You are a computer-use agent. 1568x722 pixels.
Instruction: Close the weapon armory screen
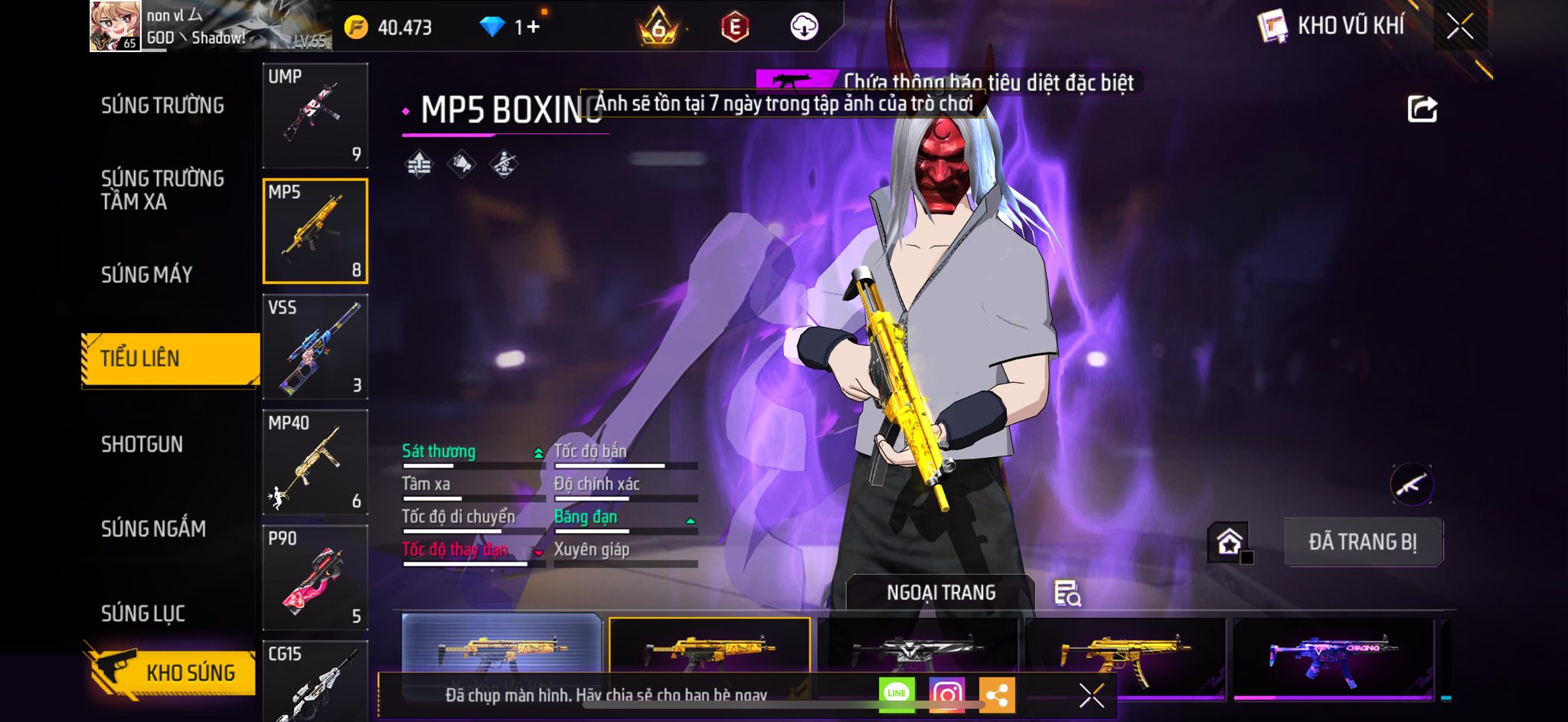point(1460,27)
